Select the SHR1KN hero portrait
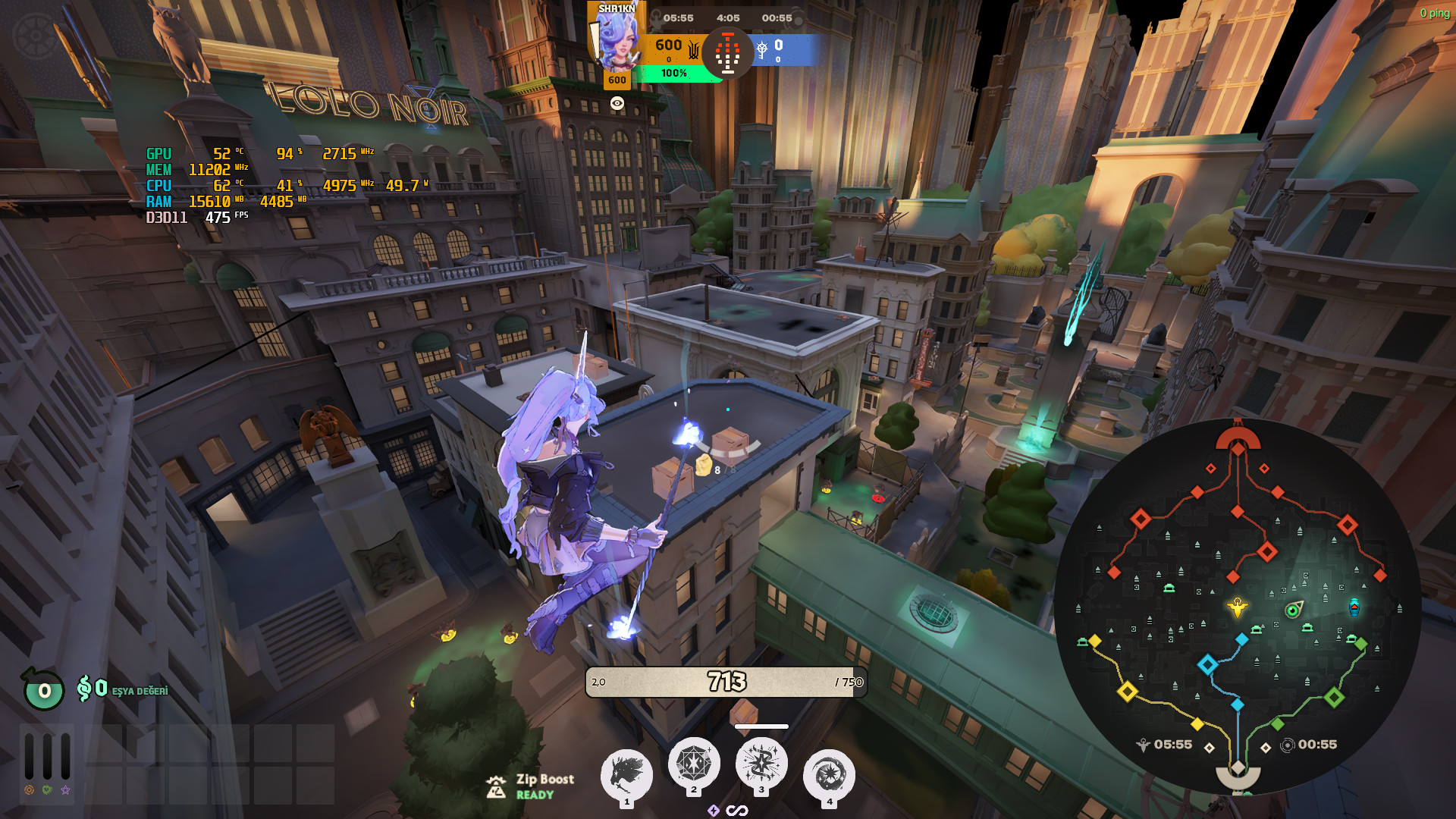Viewport: 1456px width, 819px height. 617,42
